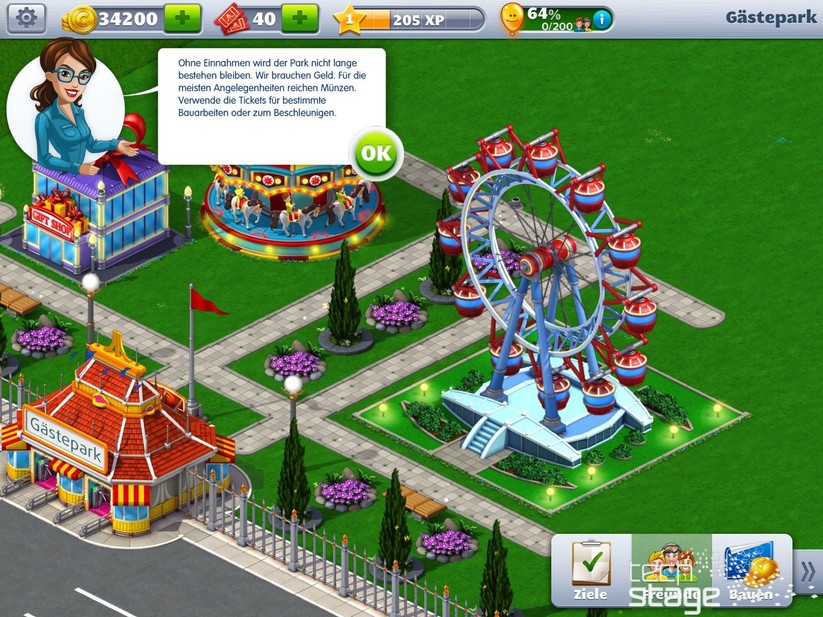Confirm the tutorial message with OK
Image resolution: width=823 pixels, height=617 pixels.
point(376,154)
